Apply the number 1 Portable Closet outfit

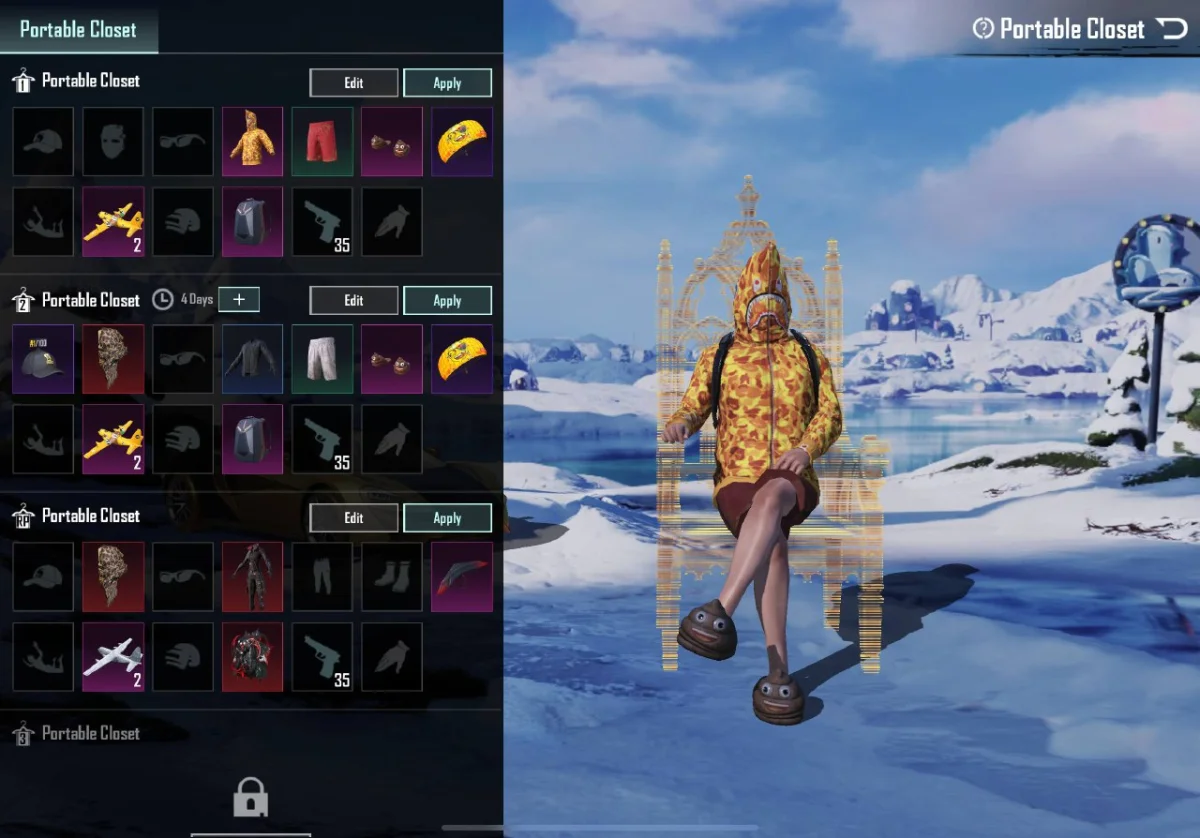(447, 83)
